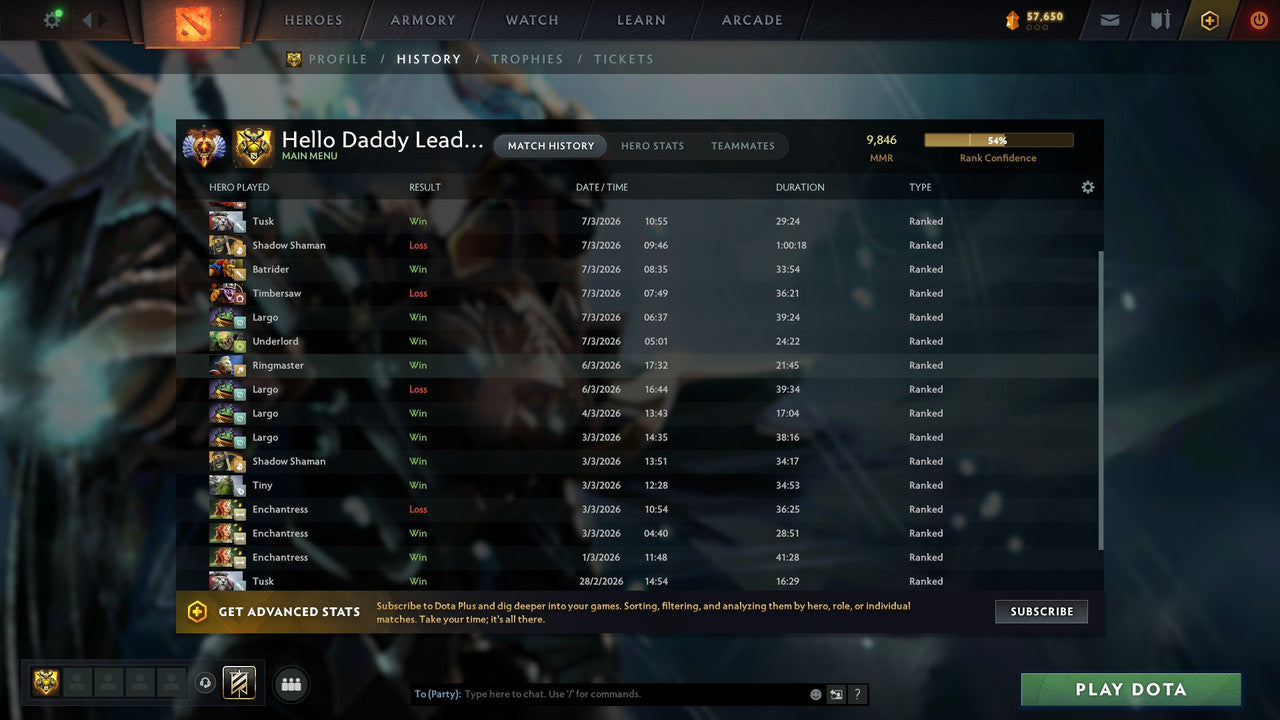The height and width of the screenshot is (720, 1280).
Task: Switch to the TROPHIES tab
Action: click(x=527, y=59)
